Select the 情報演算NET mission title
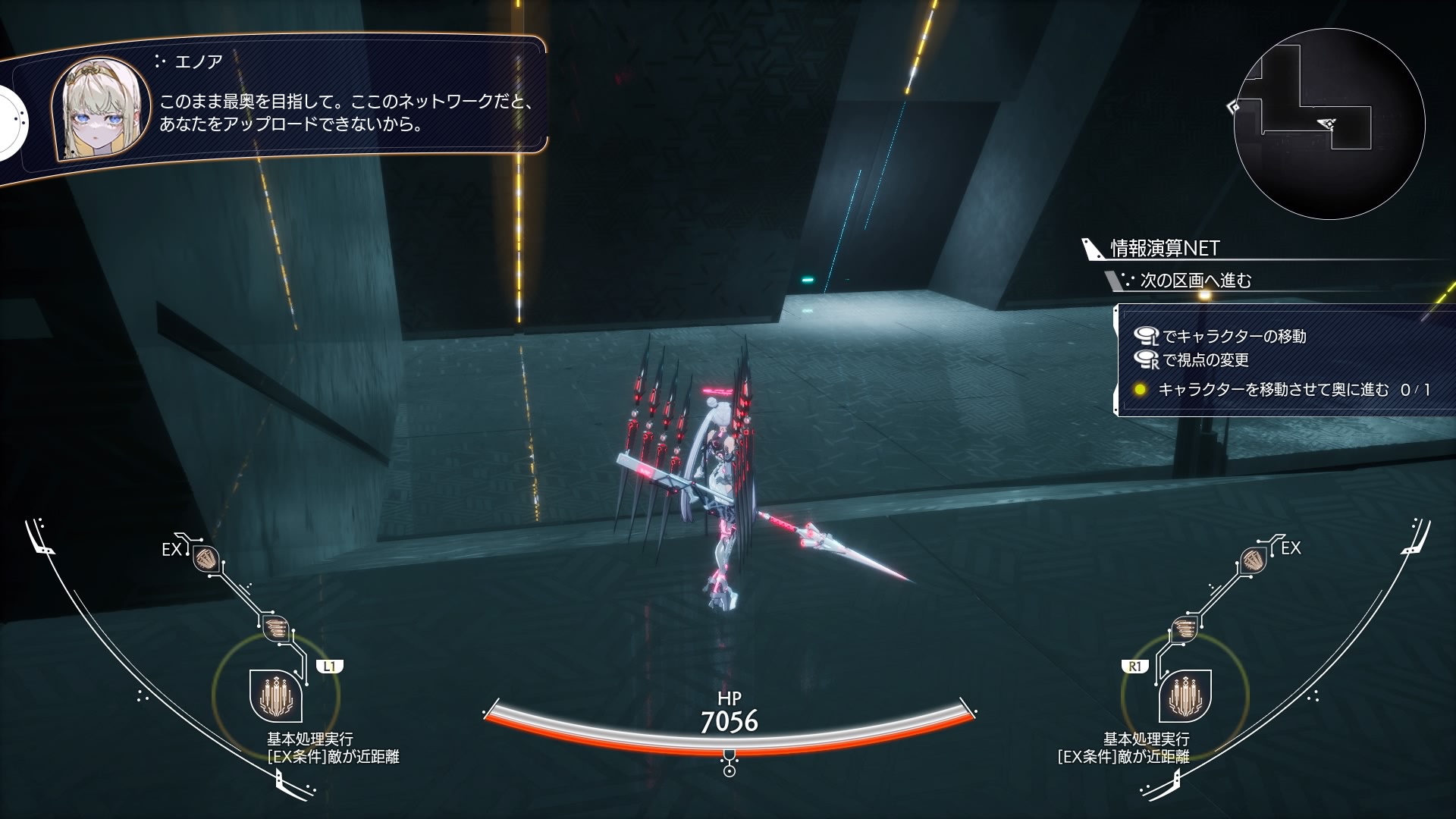The image size is (1456, 819). pos(1164,248)
